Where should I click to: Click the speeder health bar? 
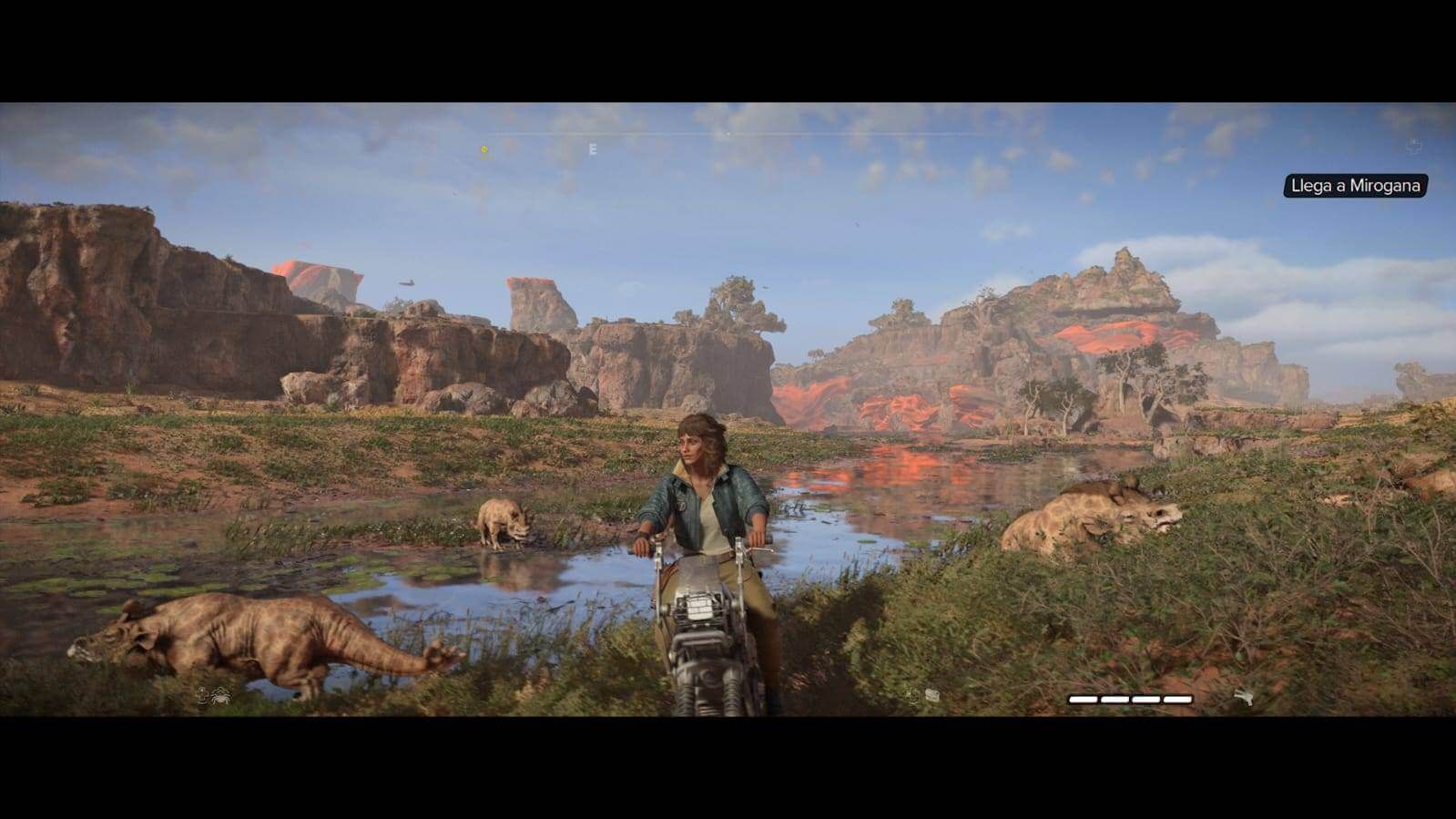(x=1130, y=699)
